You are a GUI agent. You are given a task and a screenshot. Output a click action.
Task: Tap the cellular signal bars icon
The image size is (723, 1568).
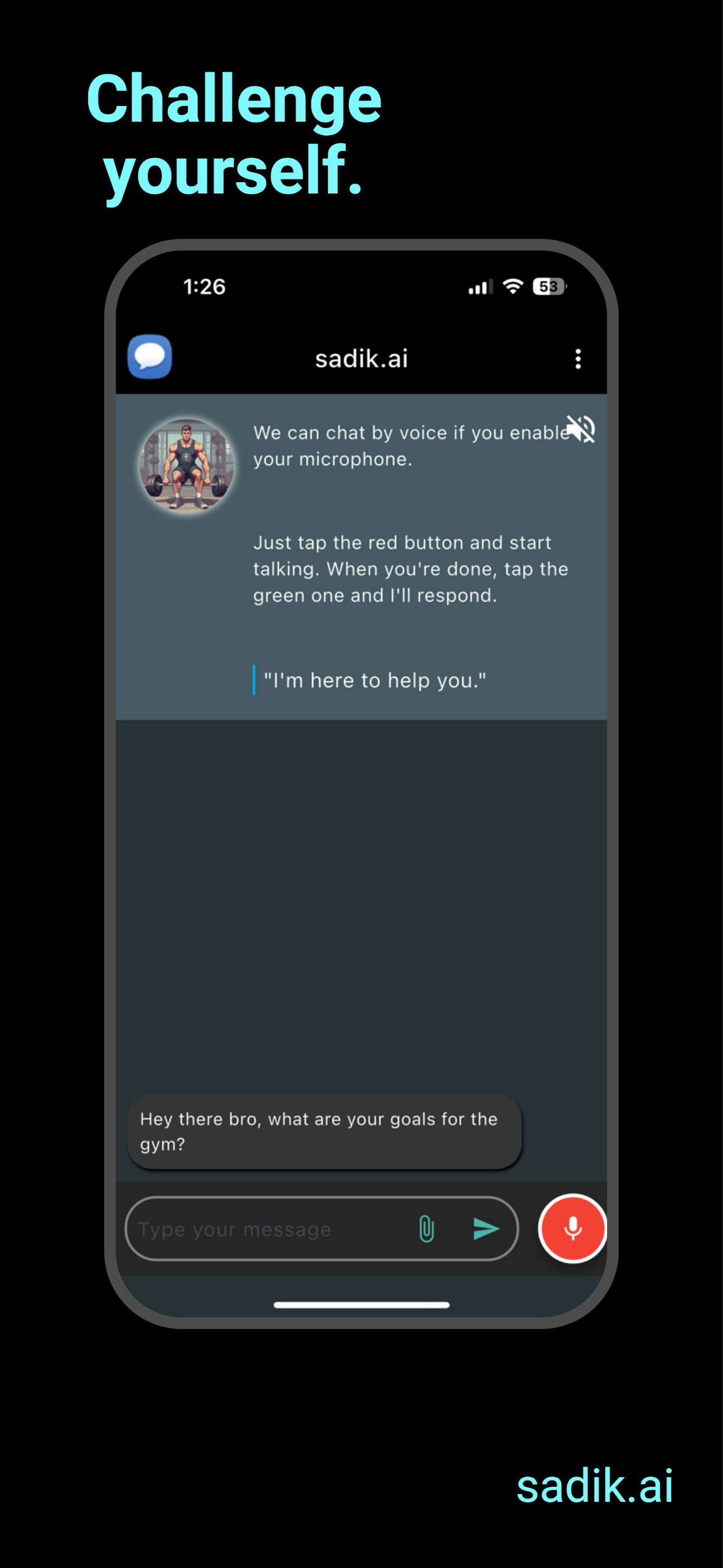480,287
